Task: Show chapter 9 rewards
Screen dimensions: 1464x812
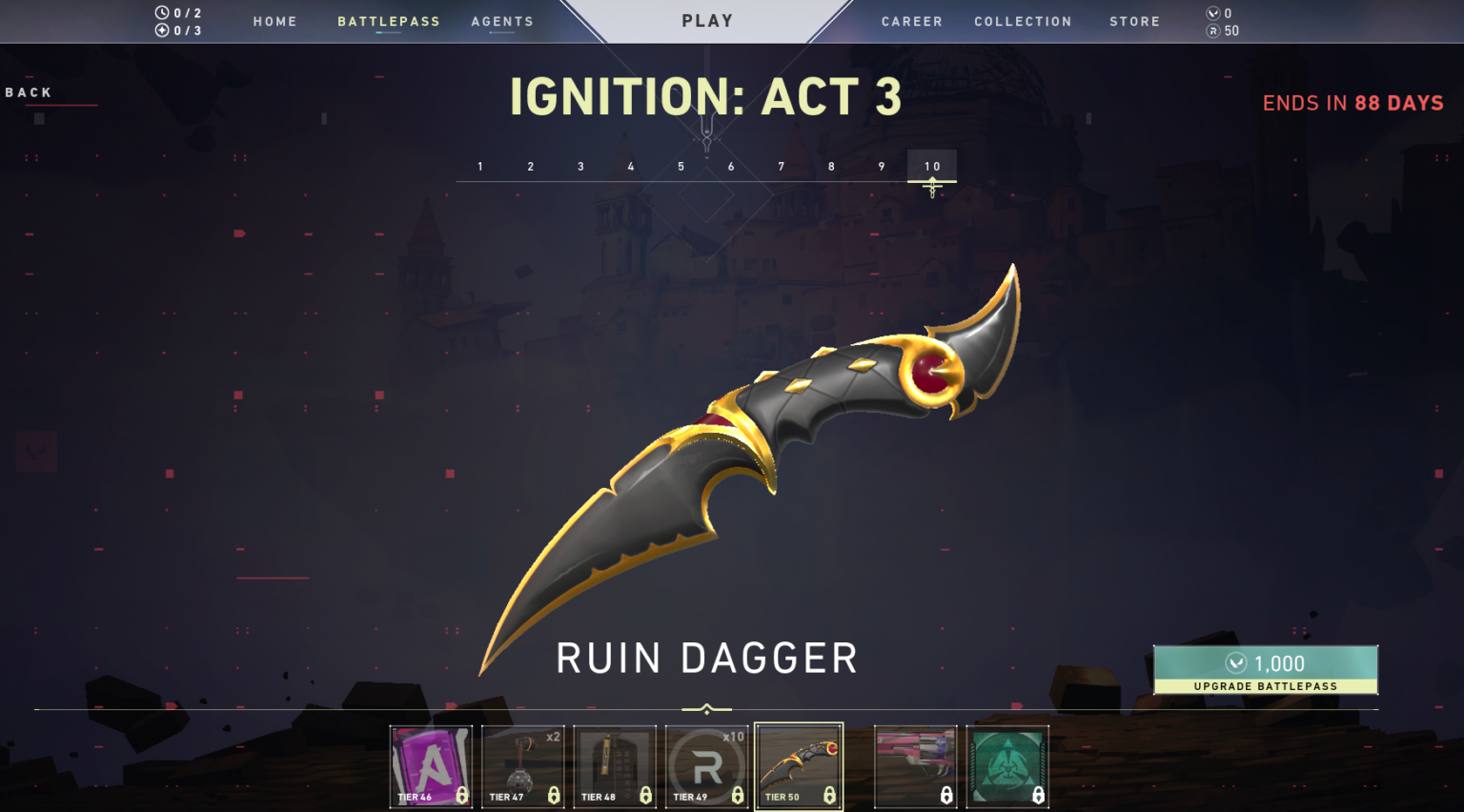Action: pyautogui.click(x=882, y=166)
